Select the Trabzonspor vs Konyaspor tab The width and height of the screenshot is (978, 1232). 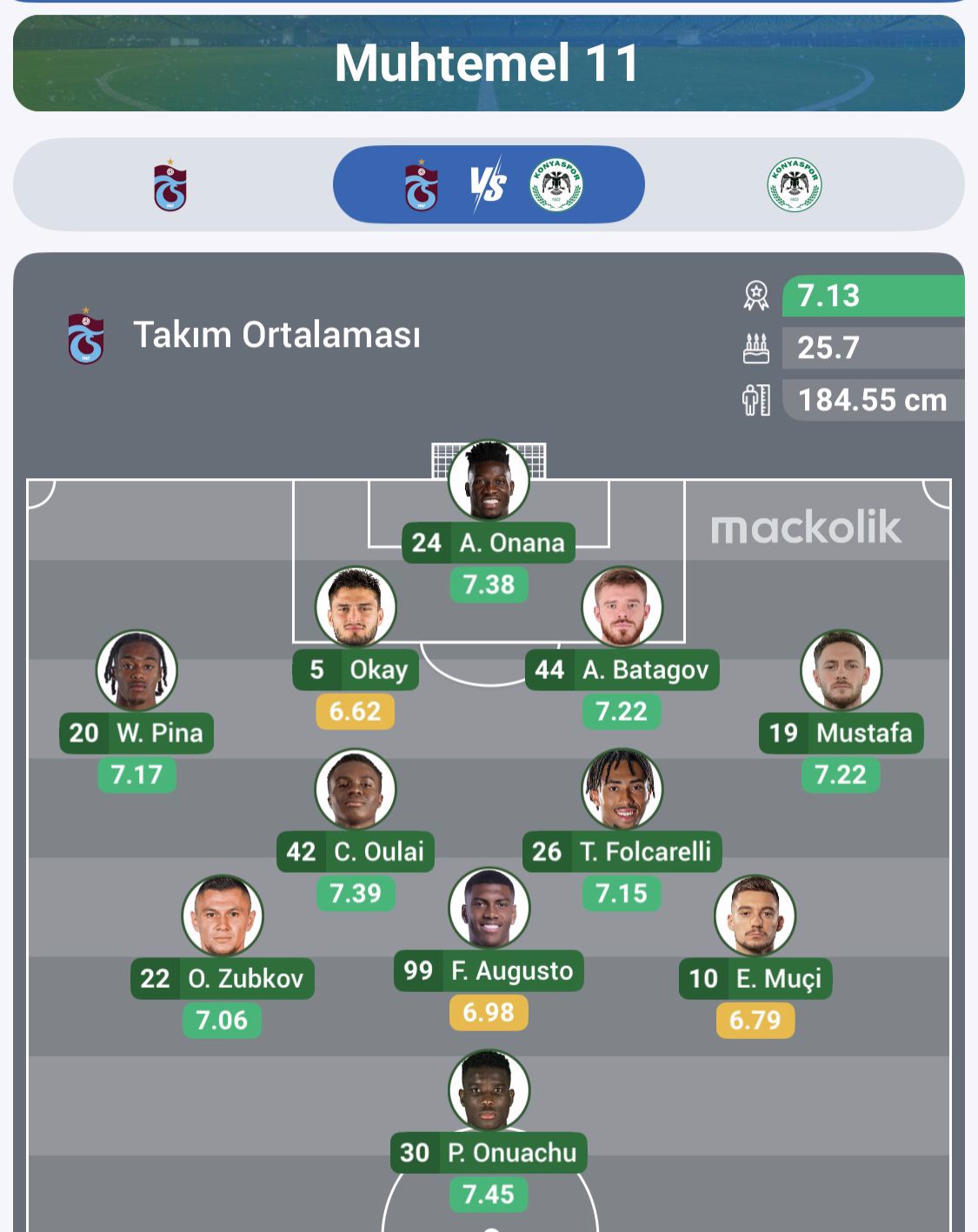pyautogui.click(x=489, y=185)
